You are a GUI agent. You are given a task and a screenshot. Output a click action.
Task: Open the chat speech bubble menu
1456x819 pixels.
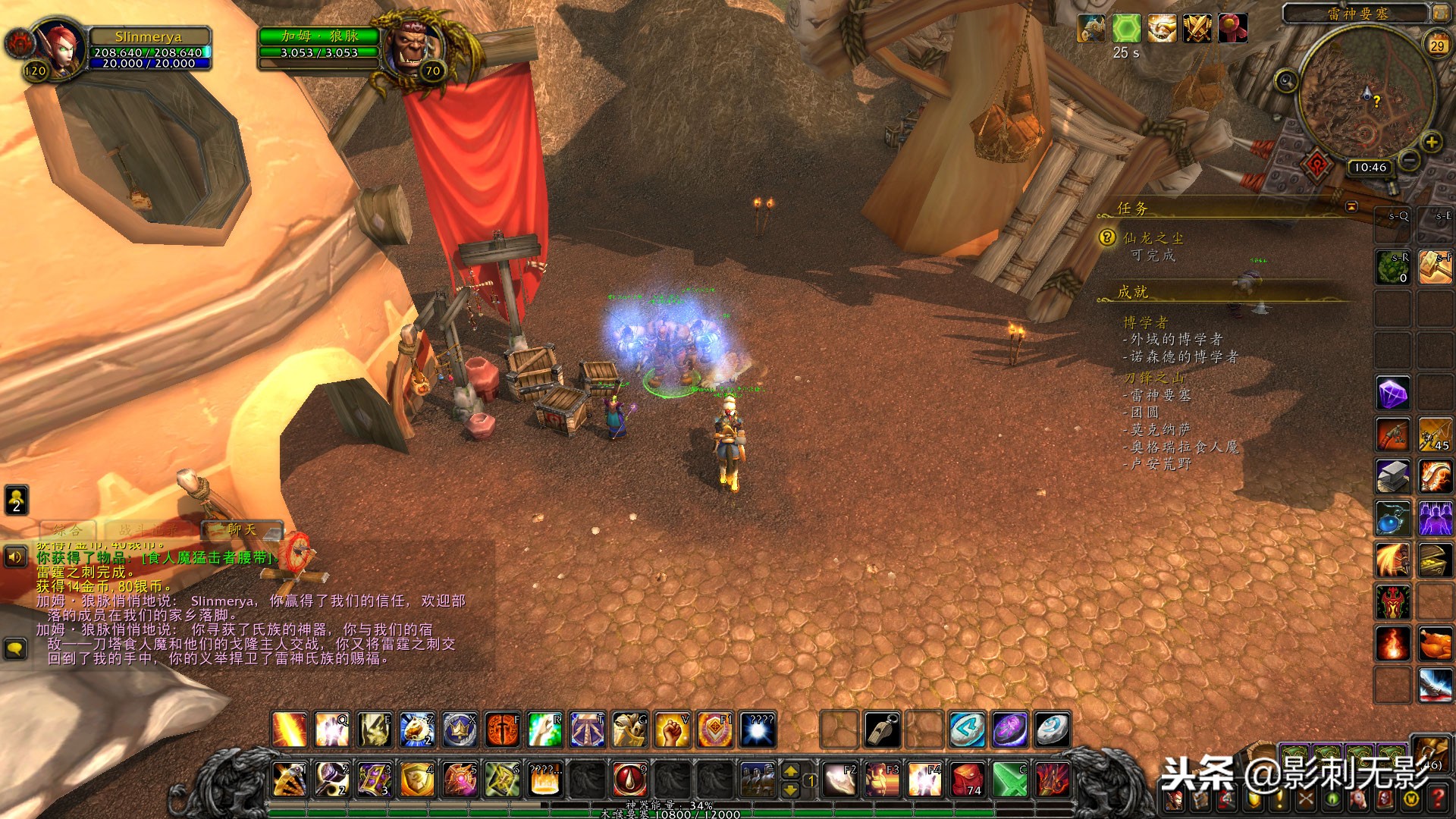[x=16, y=648]
